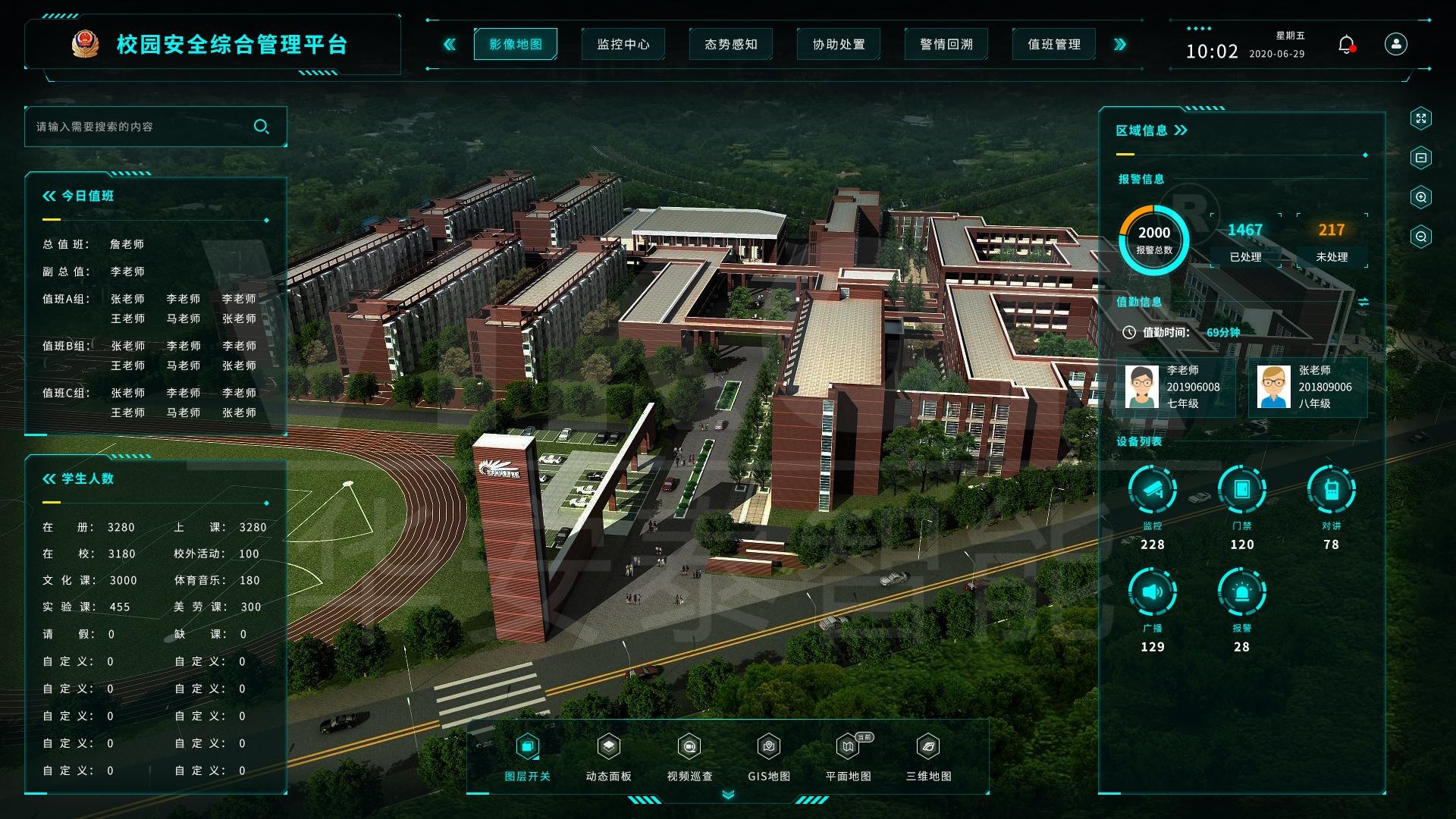Open the 监控中心 tab
1456x819 pixels.
(x=623, y=45)
